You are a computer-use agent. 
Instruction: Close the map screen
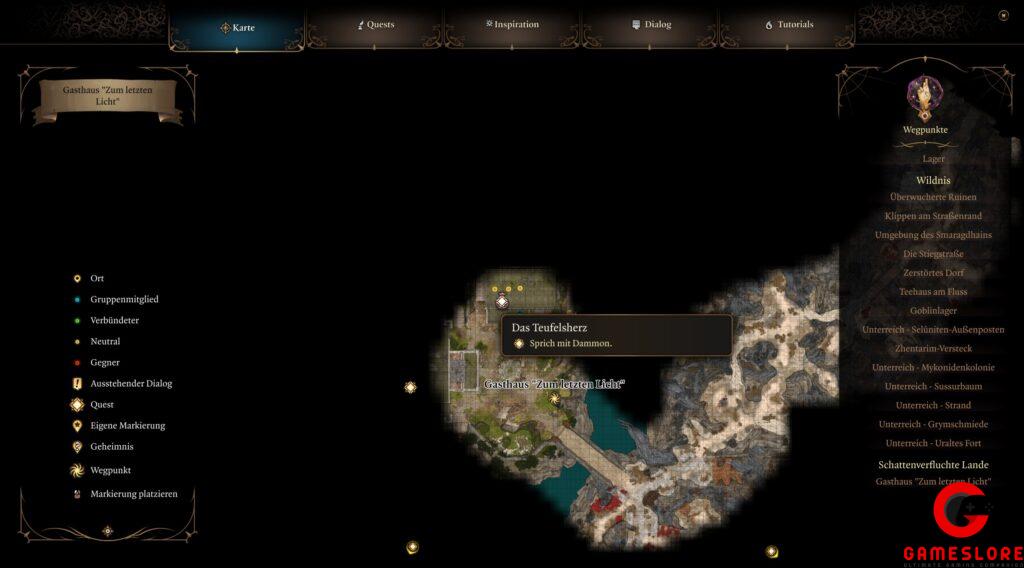click(1003, 15)
